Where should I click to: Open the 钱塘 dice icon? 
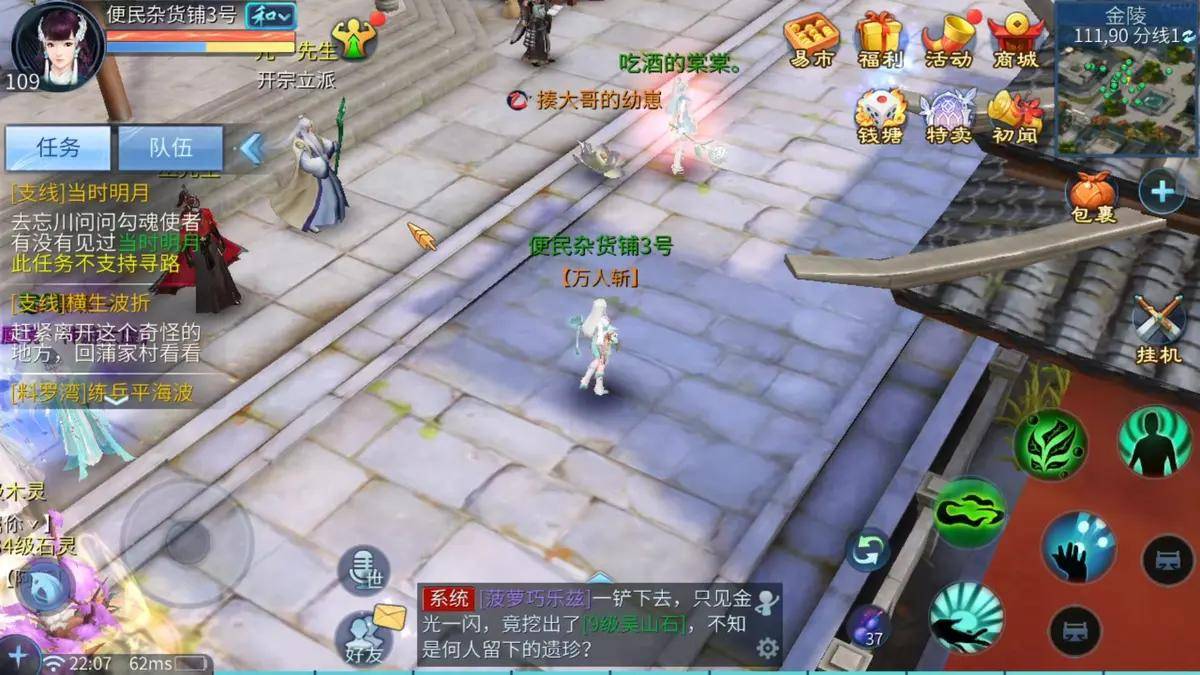(x=880, y=117)
